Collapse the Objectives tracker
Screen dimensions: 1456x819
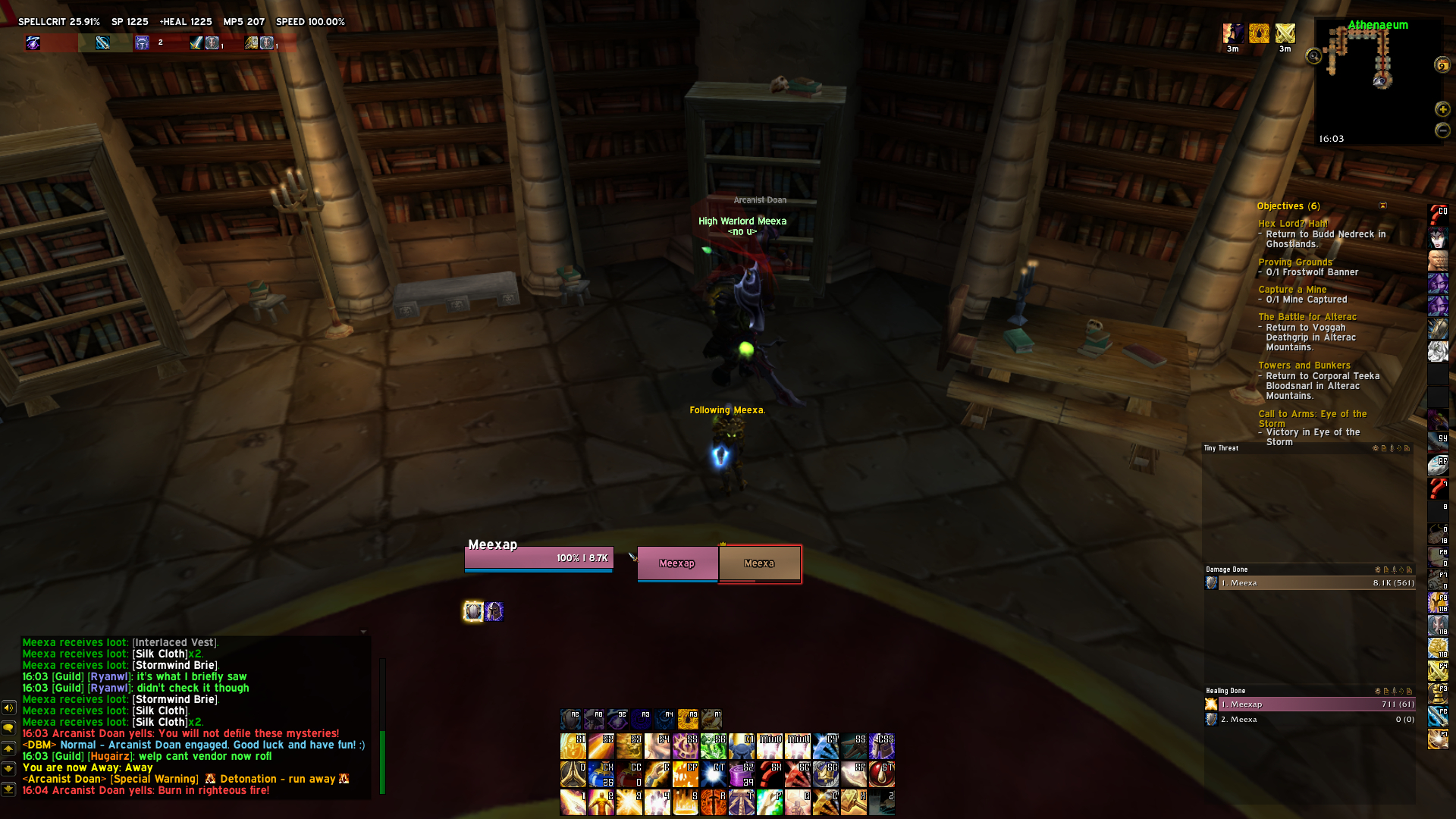click(1382, 206)
